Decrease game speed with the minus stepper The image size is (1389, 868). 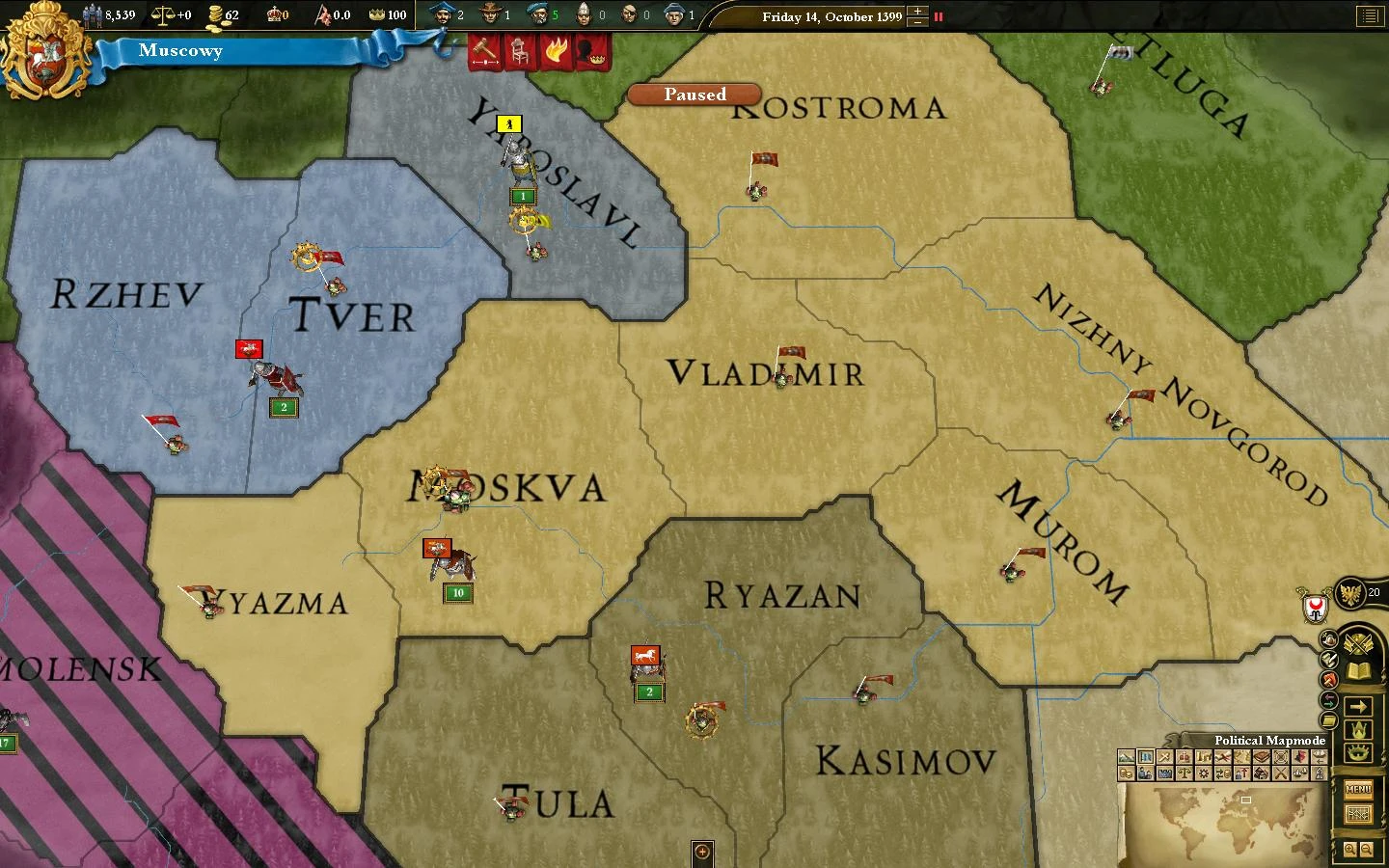917,22
